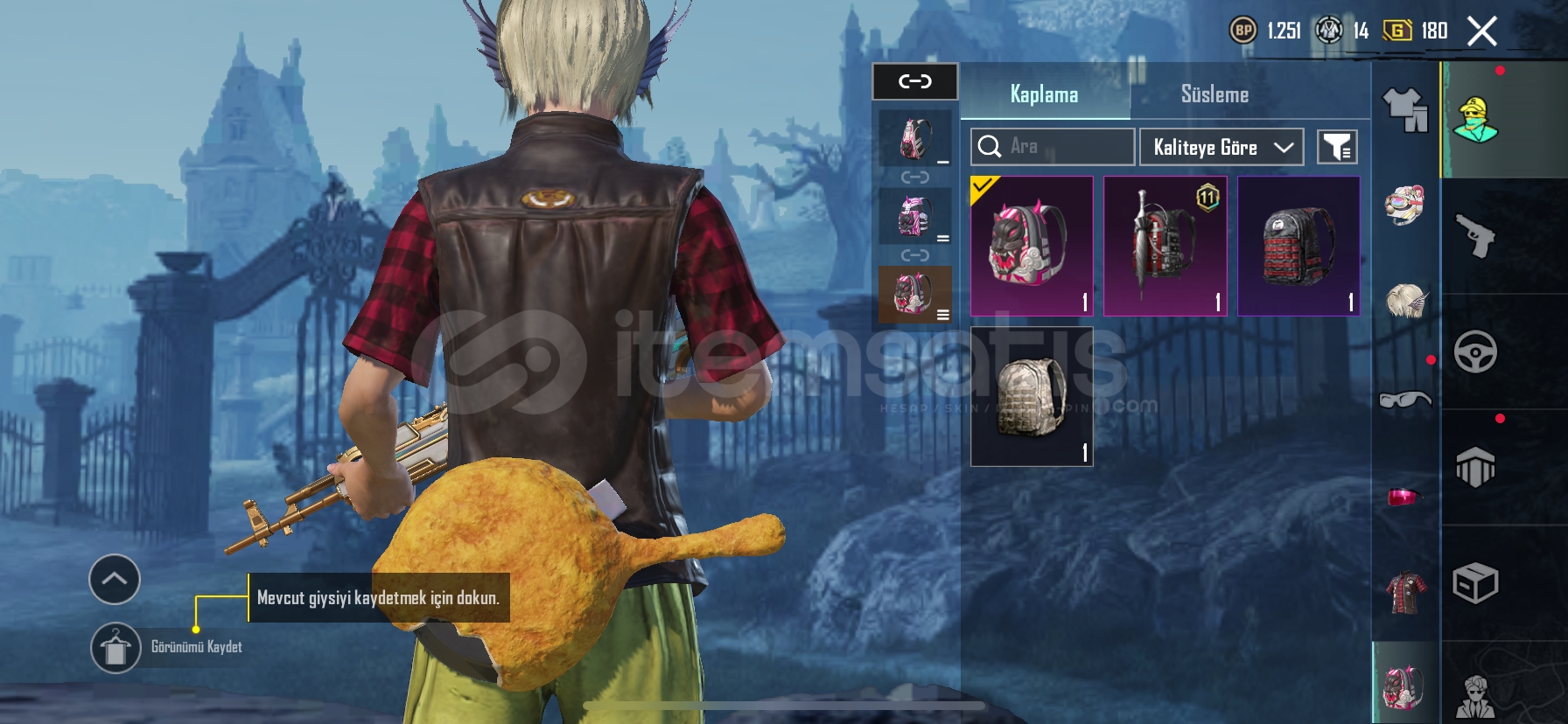The image size is (1568, 724).
Task: Tap Görünümü Kaydet to save outfit
Action: (116, 648)
